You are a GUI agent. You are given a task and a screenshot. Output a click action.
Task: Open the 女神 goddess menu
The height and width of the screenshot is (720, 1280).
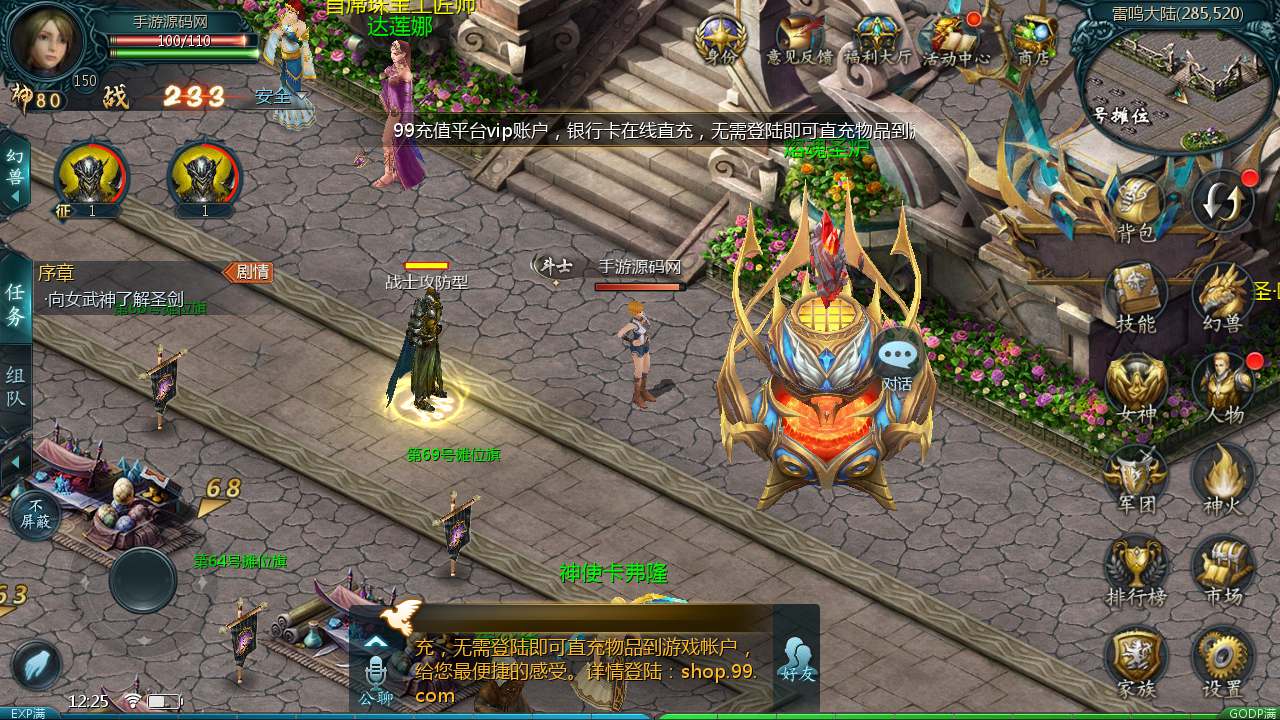(1136, 385)
